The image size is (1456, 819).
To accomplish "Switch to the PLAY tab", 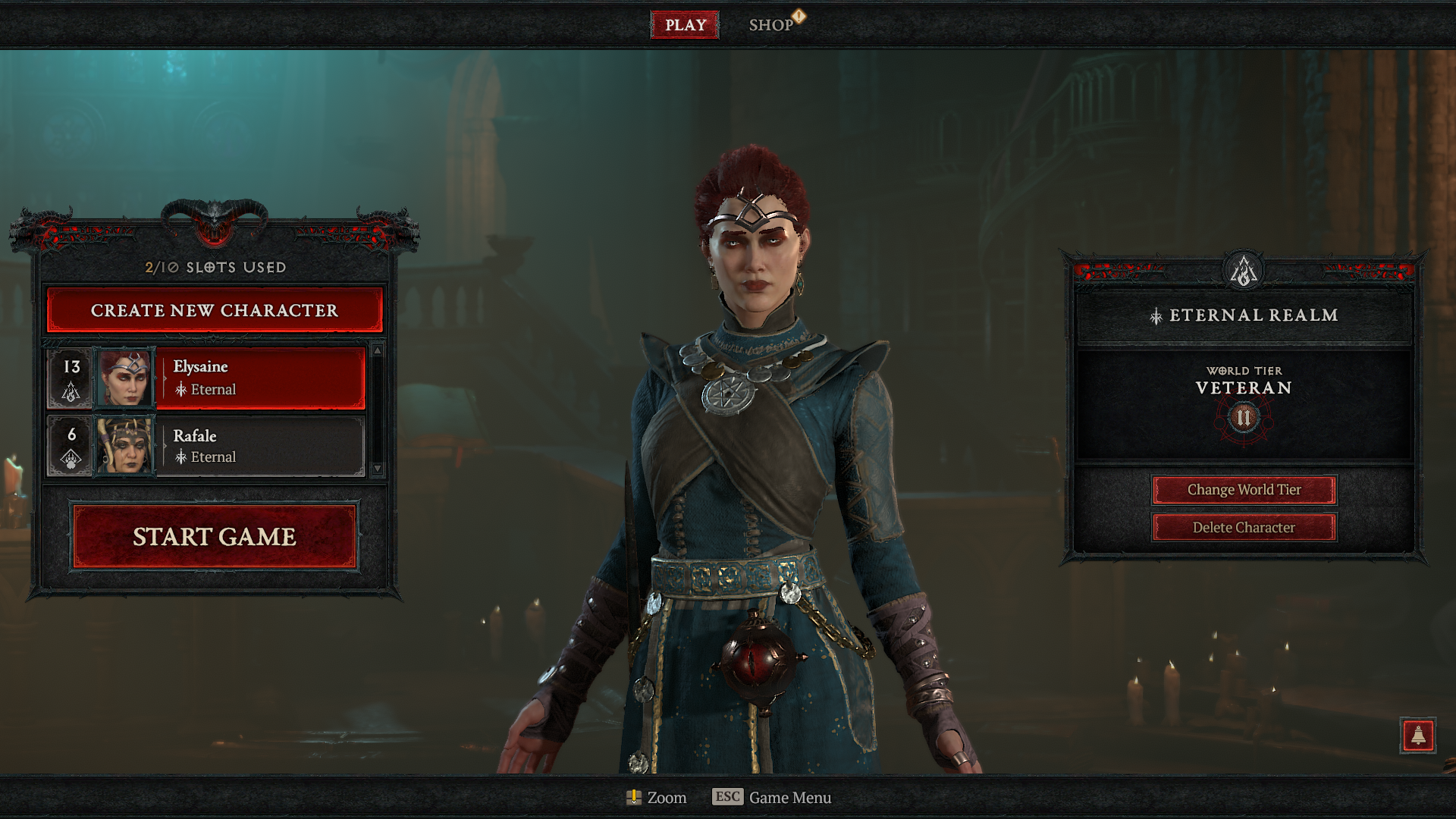I will (685, 25).
